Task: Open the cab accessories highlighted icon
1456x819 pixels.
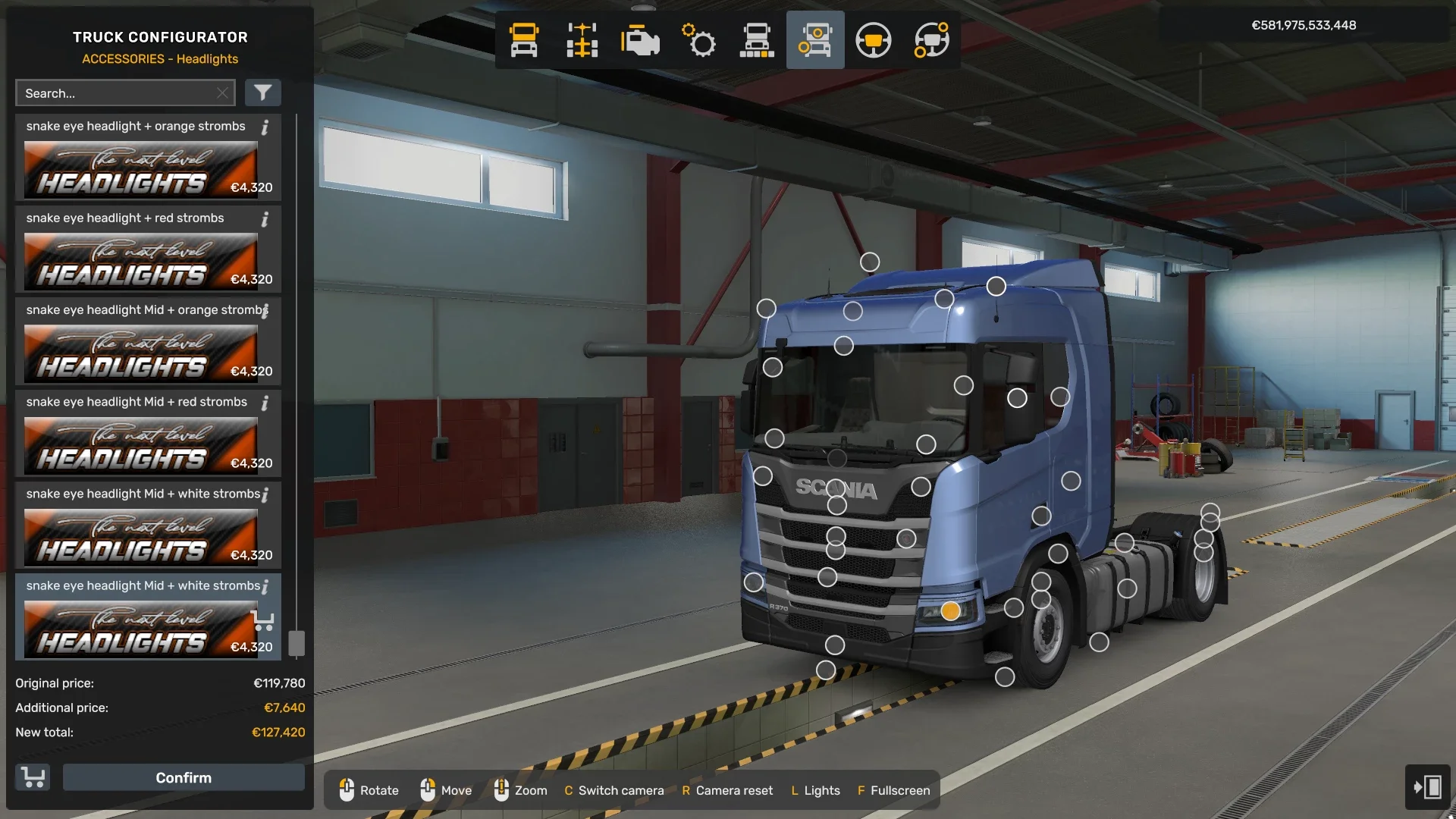Action: point(815,40)
